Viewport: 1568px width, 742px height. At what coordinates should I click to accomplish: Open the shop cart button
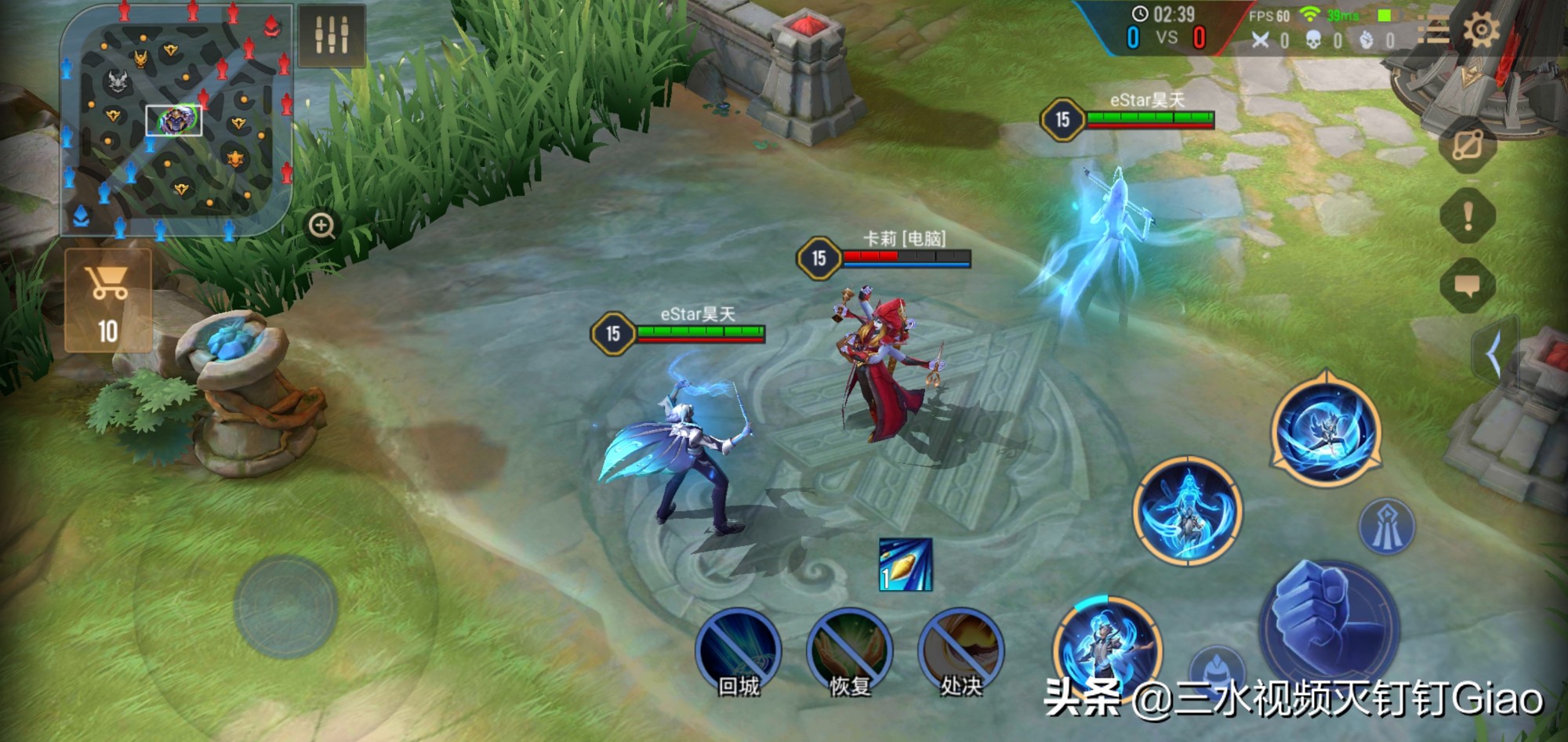click(108, 301)
